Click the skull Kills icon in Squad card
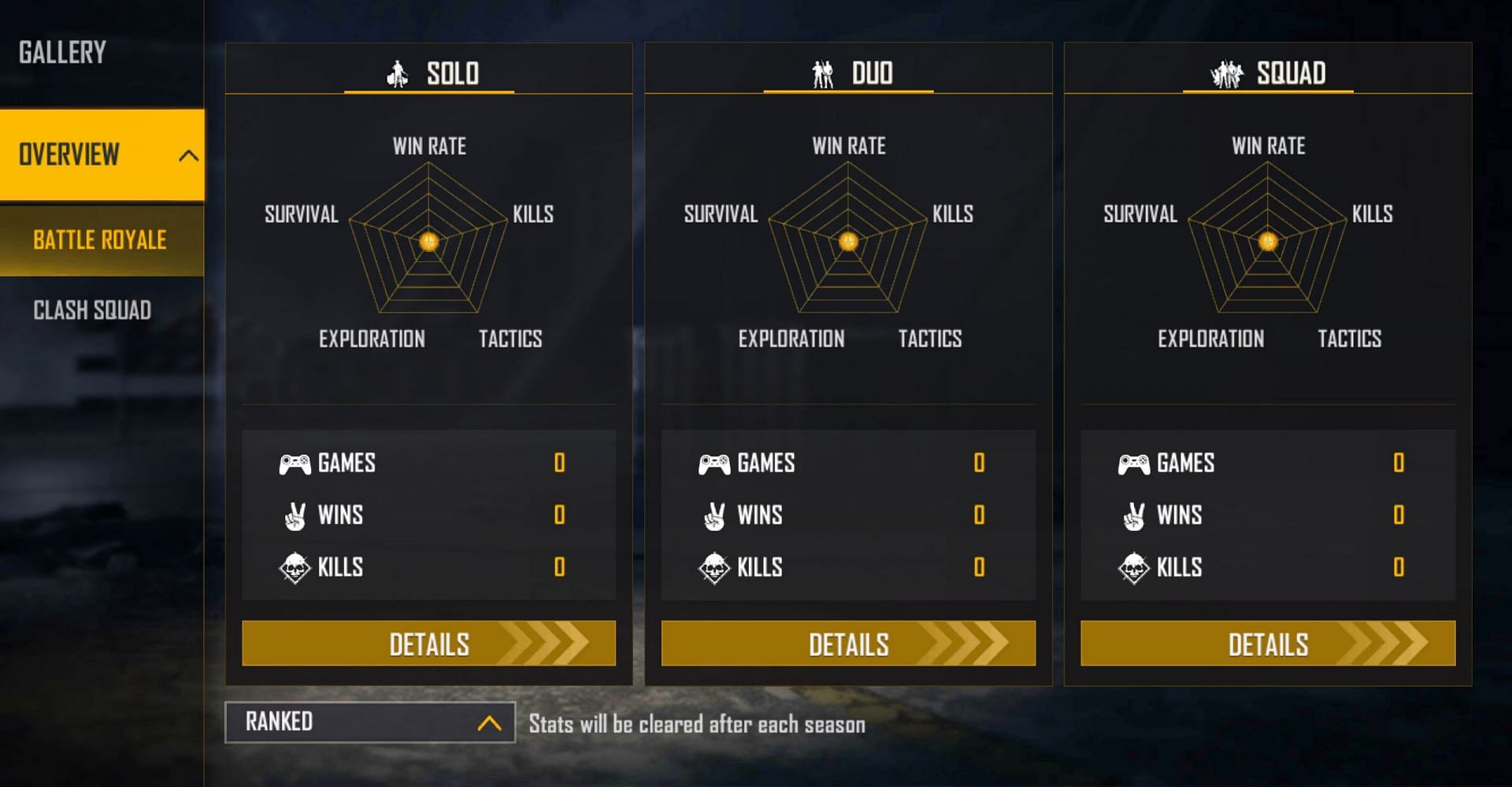Image resolution: width=1512 pixels, height=787 pixels. tap(1134, 567)
